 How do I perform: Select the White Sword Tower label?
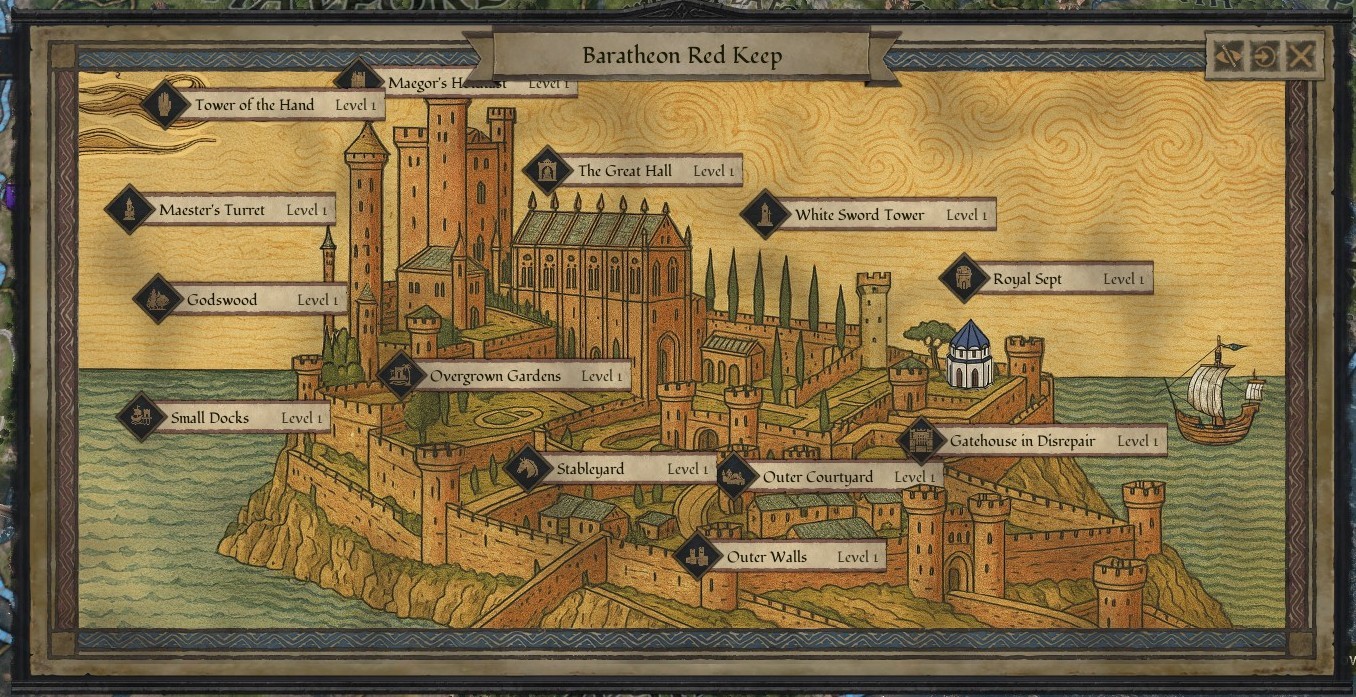pos(860,215)
